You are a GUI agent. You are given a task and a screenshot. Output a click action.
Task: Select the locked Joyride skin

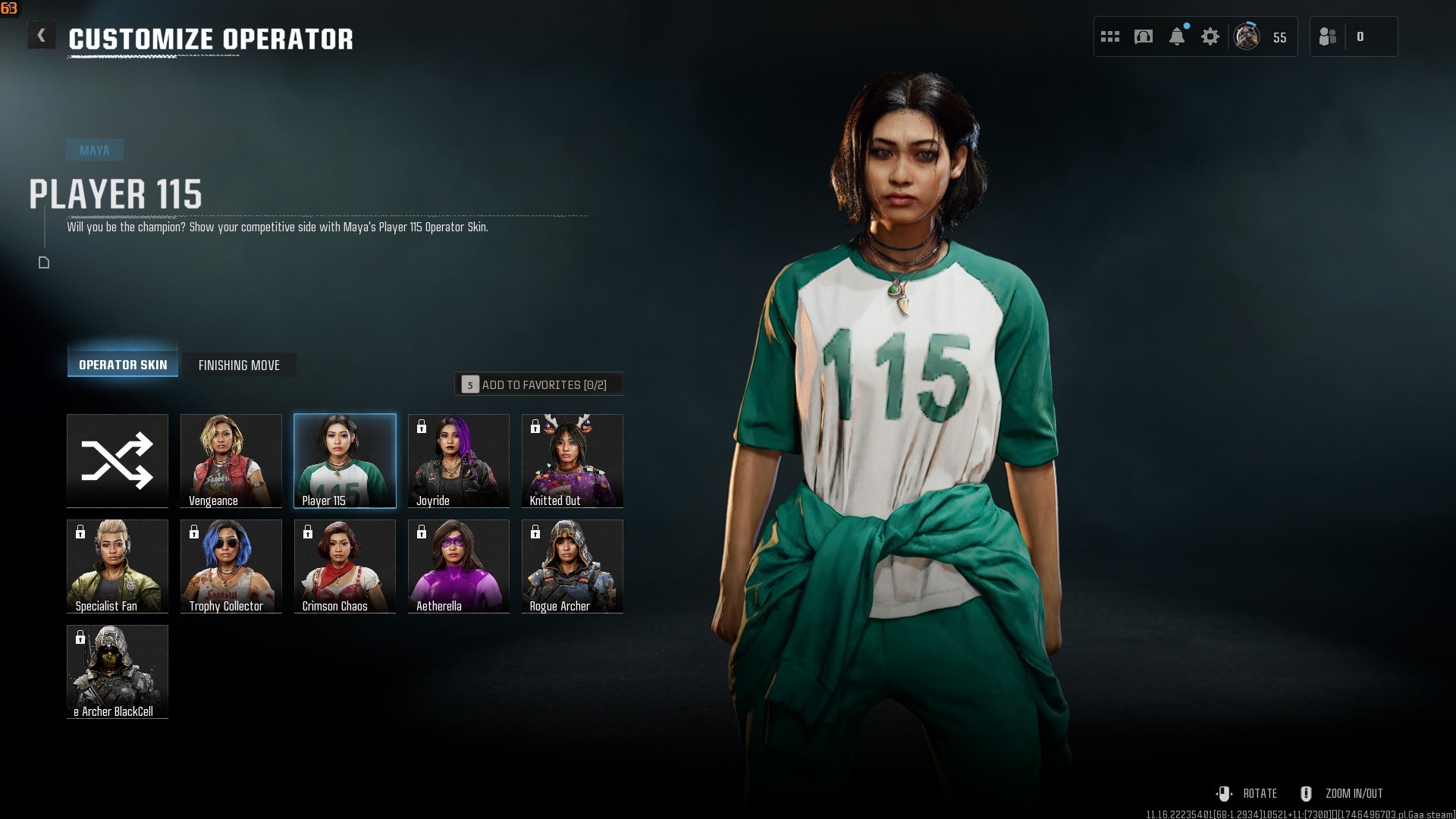click(x=459, y=460)
